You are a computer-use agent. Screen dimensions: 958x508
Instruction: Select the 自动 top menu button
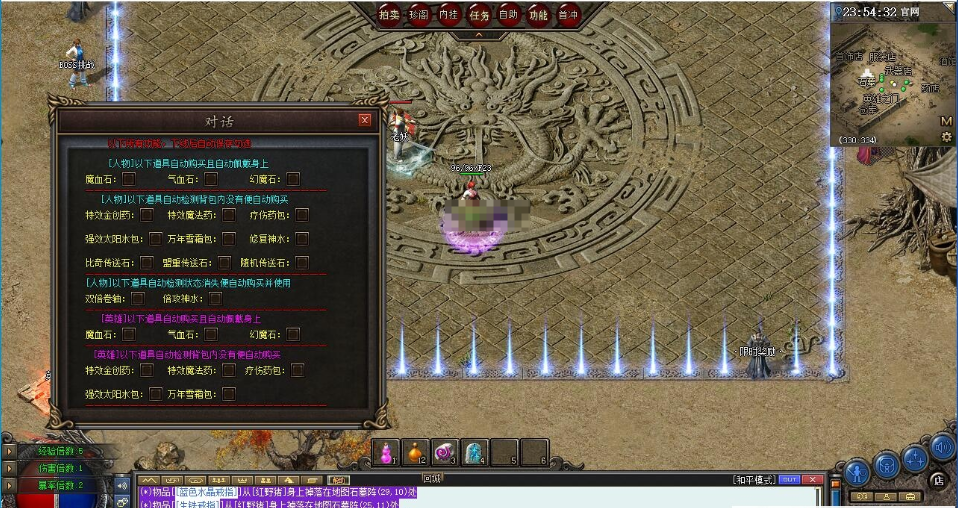pos(509,15)
